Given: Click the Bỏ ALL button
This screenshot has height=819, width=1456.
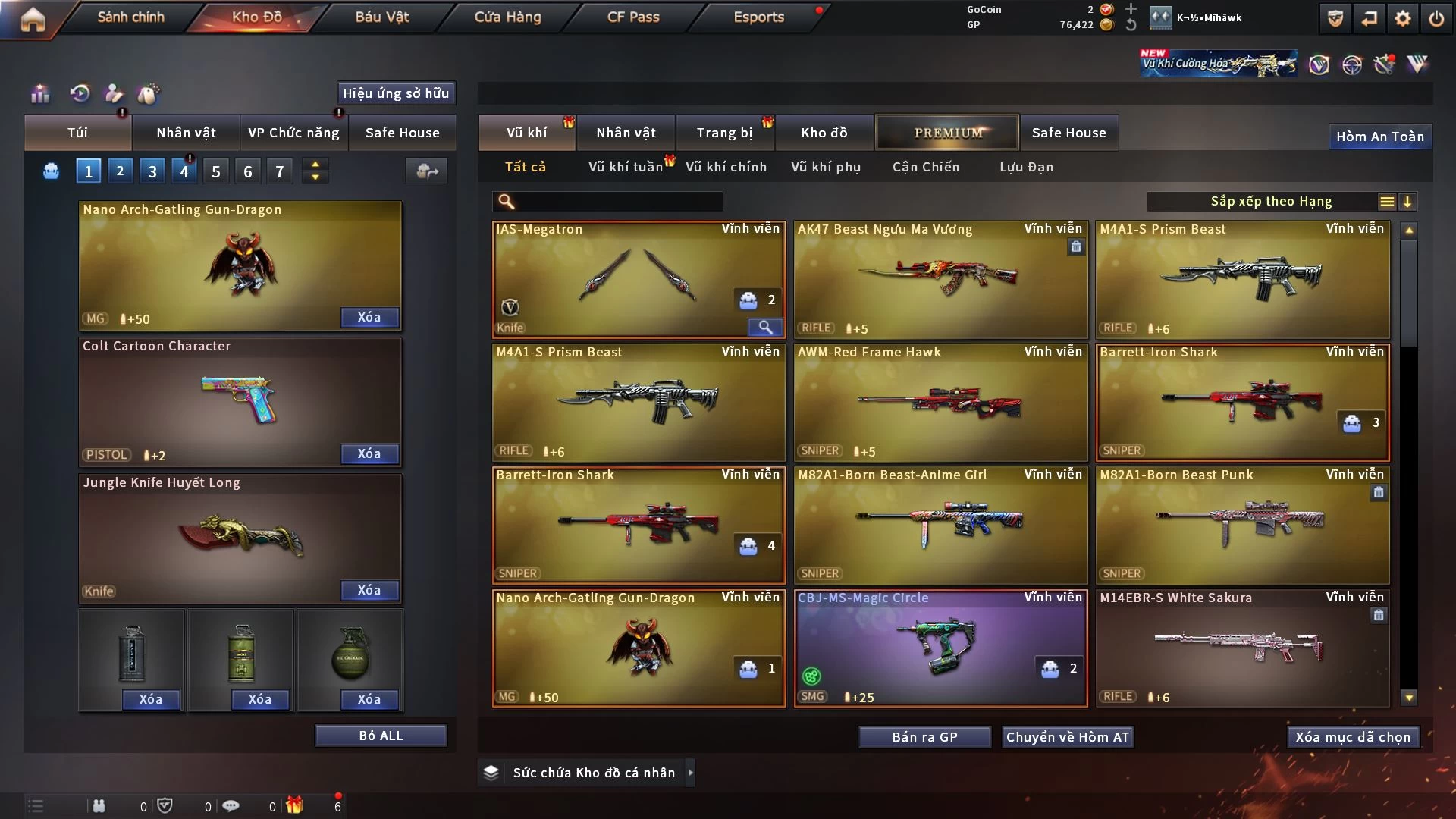Looking at the screenshot, I should click(x=381, y=736).
